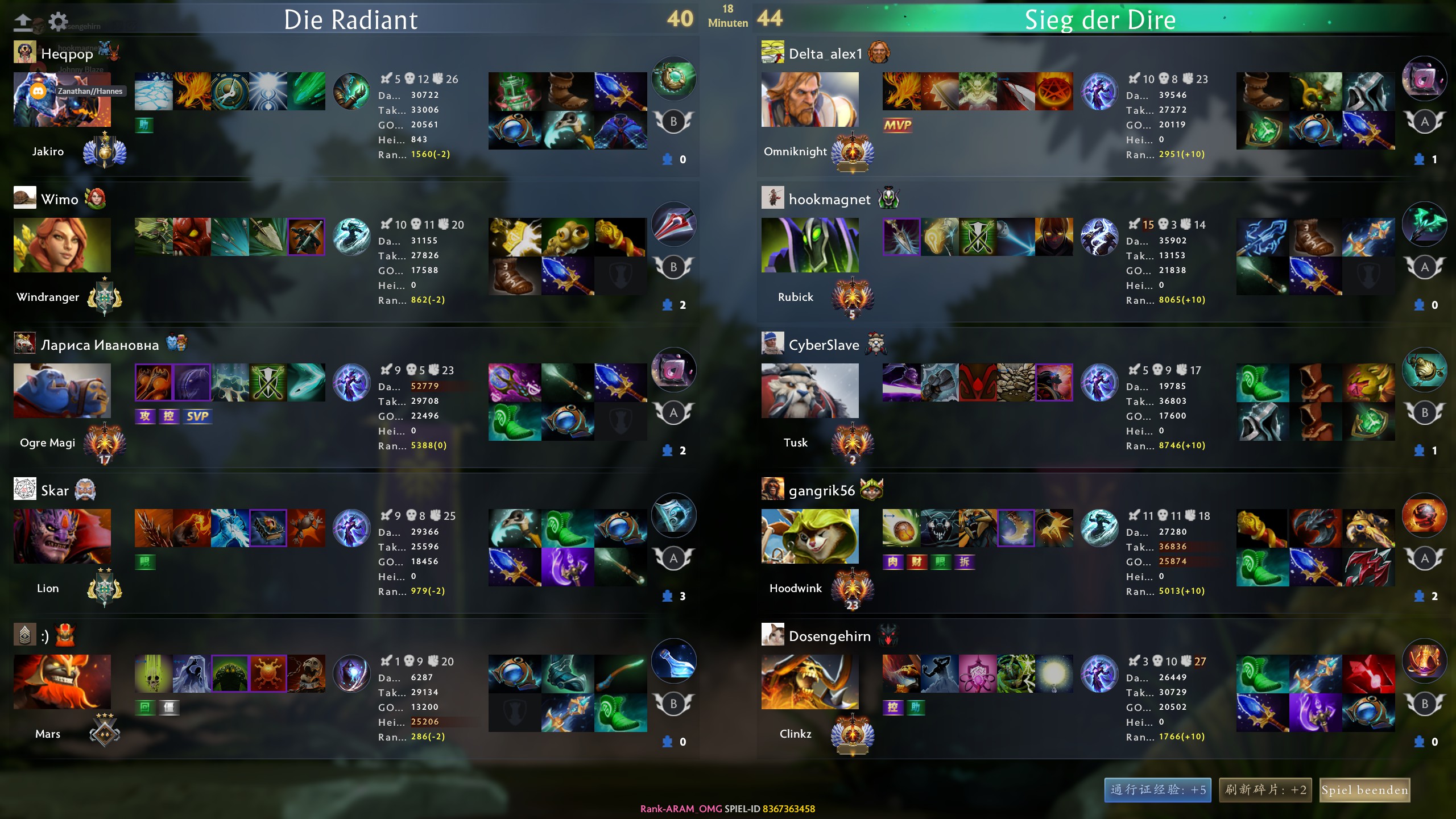Select the Jakiro hero portrait
1456x819 pixels.
[x=62, y=100]
